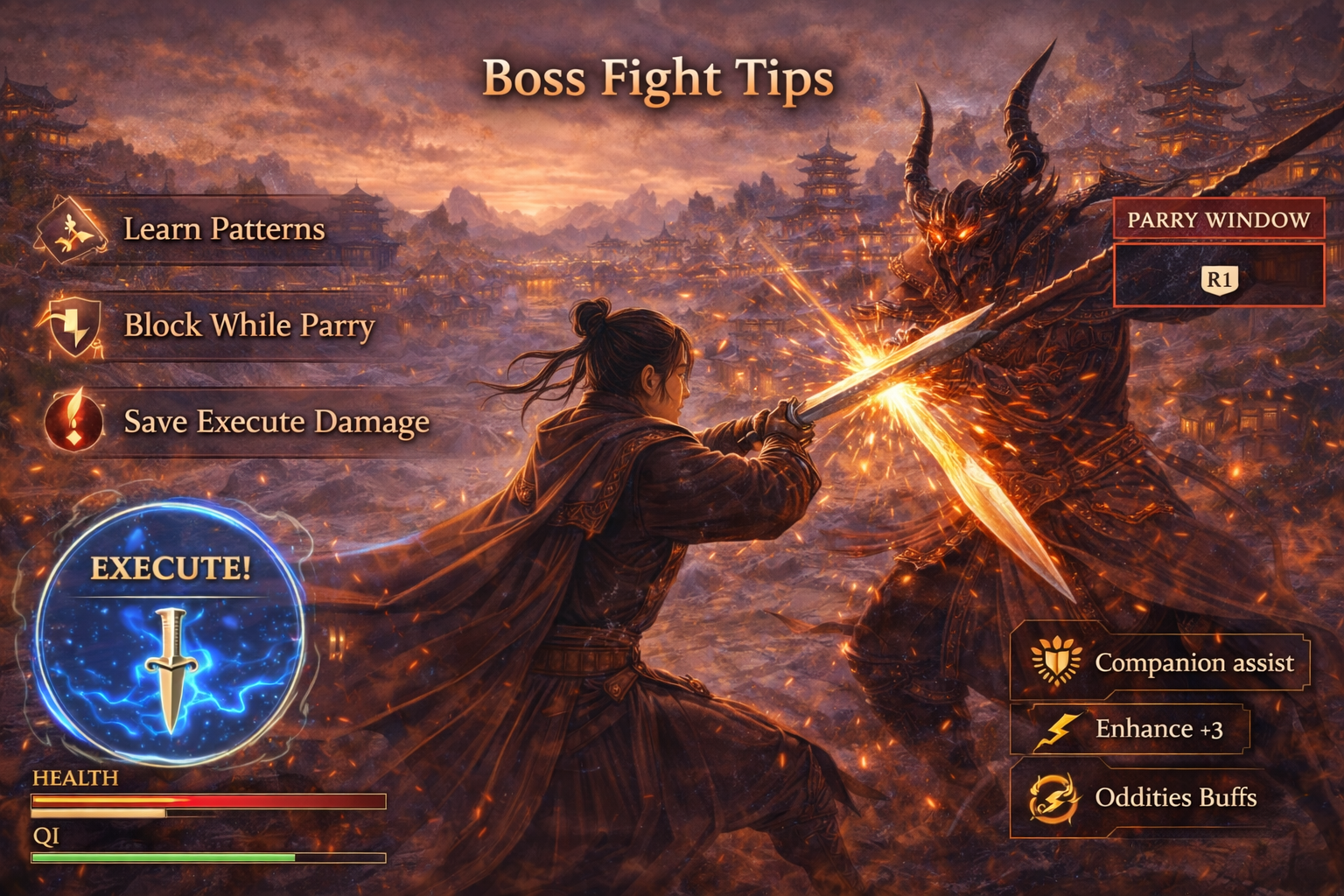Collapse the Oddities Buffs entry

point(1175,796)
